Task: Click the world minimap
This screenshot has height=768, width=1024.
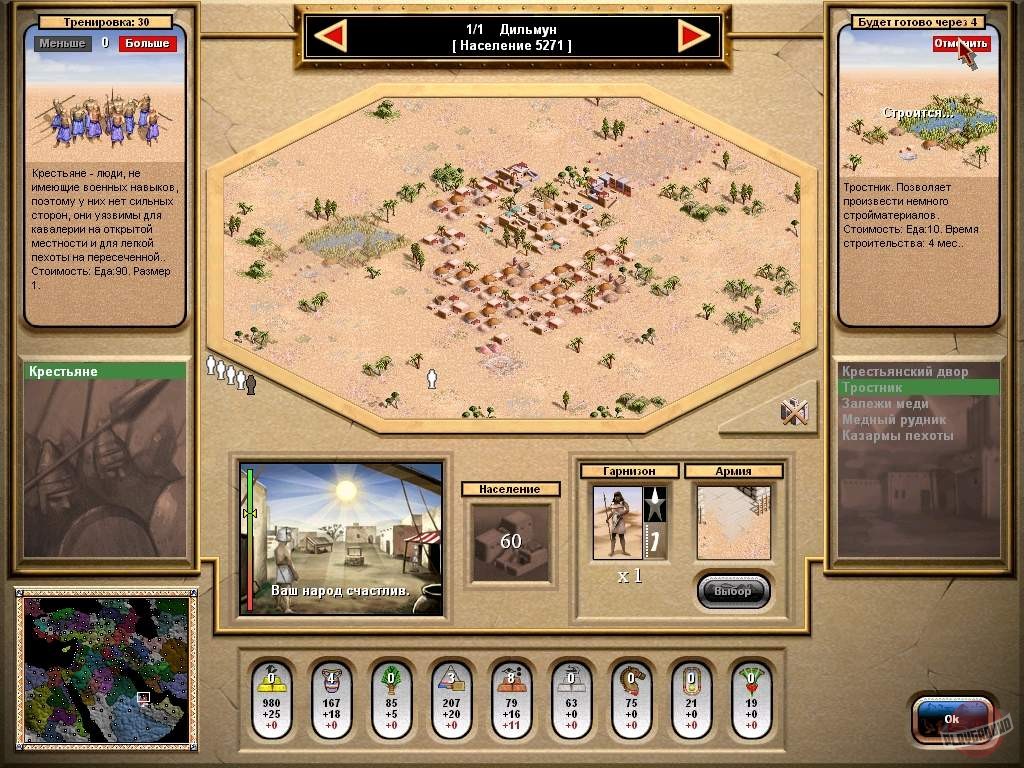Action: click(x=104, y=668)
